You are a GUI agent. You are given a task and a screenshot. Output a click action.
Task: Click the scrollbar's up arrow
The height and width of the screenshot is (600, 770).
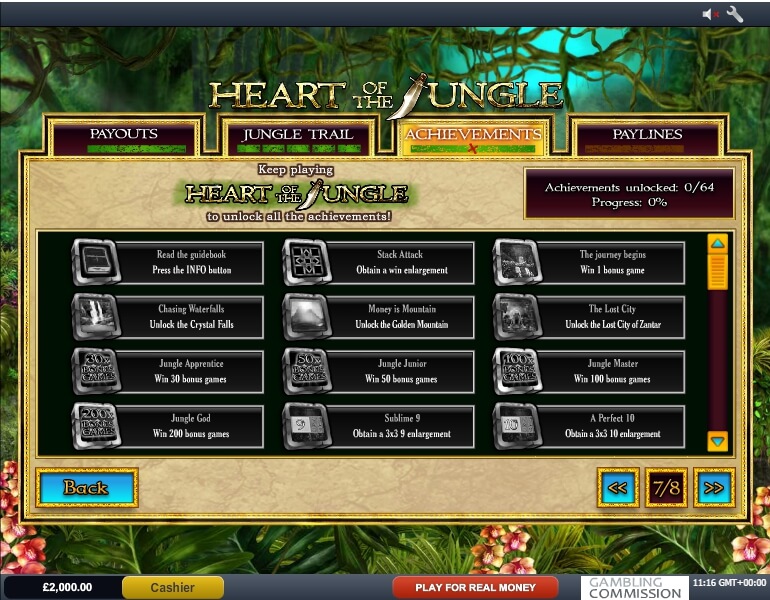tap(717, 243)
